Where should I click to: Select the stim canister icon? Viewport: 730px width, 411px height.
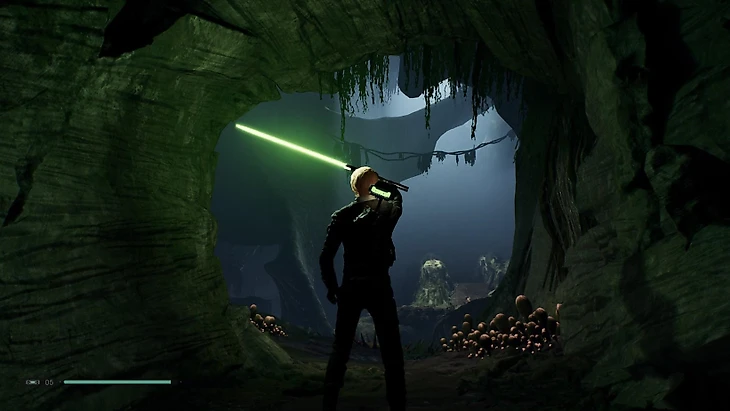[32, 382]
